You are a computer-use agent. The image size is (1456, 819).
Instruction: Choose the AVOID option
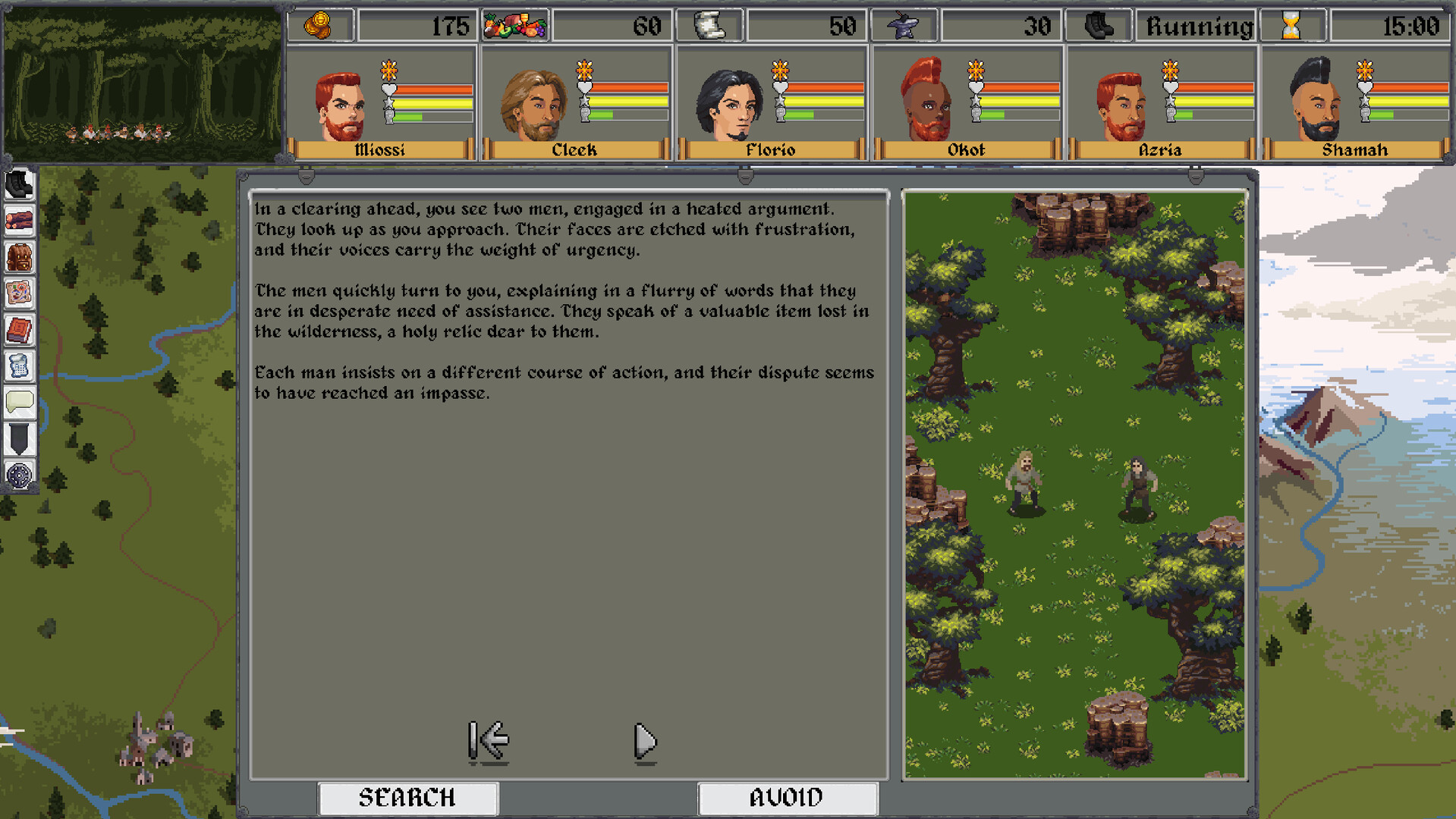coord(787,798)
